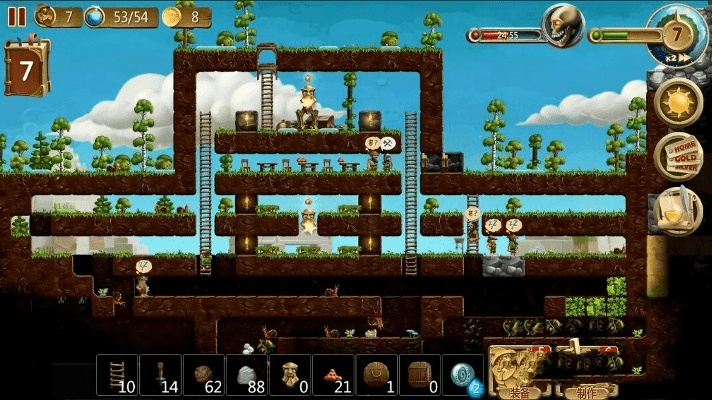Viewport: 712px width, 400px height.
Task: Pause the game
Action: tap(16, 16)
